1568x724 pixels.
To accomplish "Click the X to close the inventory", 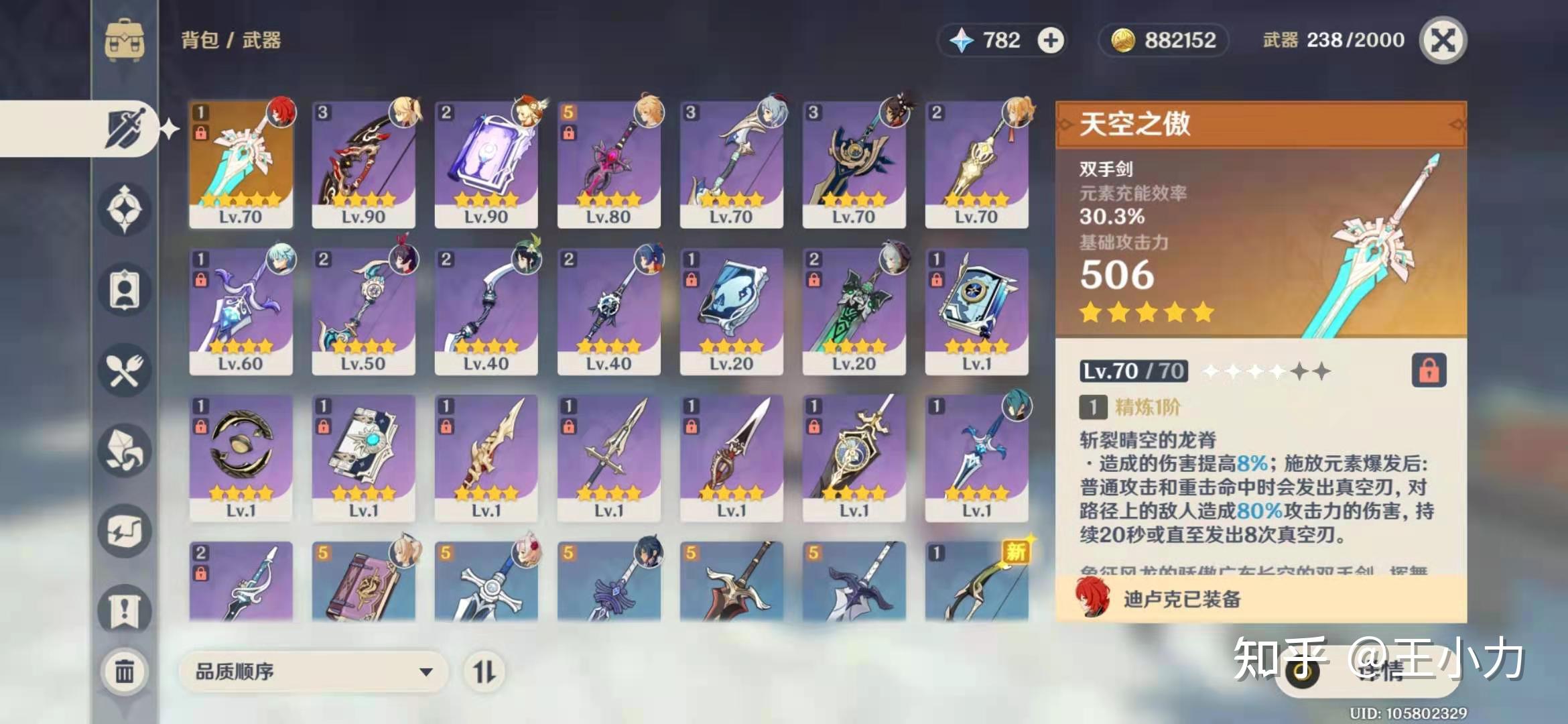I will [x=1445, y=40].
